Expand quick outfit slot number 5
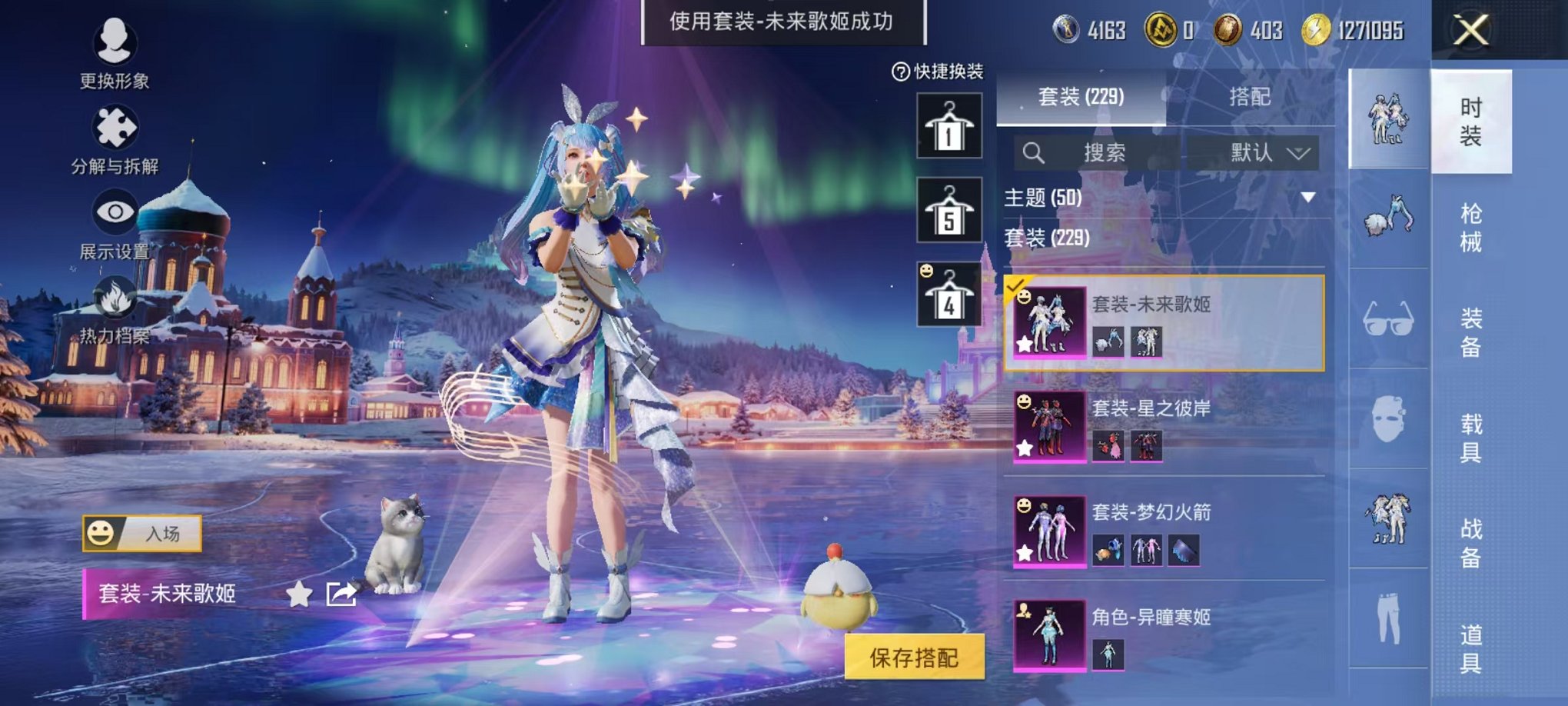 point(948,209)
